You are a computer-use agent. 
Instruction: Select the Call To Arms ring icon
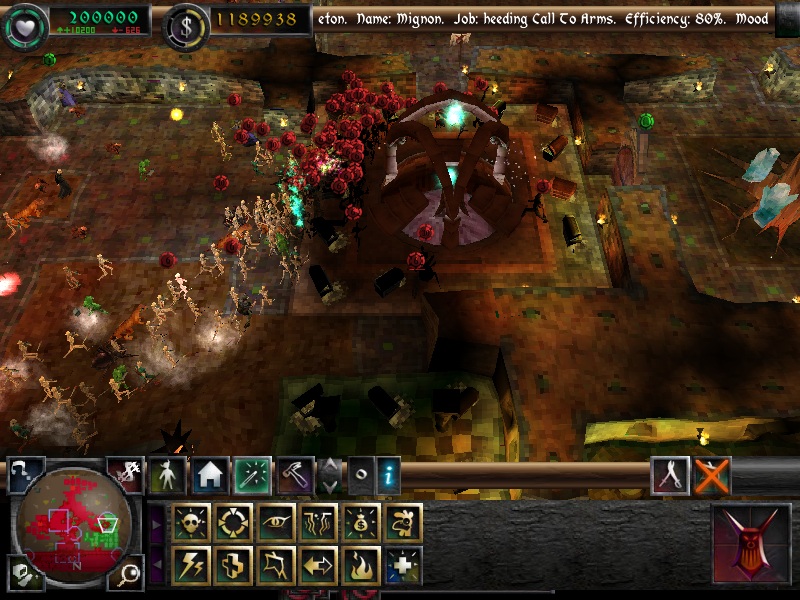[233, 522]
